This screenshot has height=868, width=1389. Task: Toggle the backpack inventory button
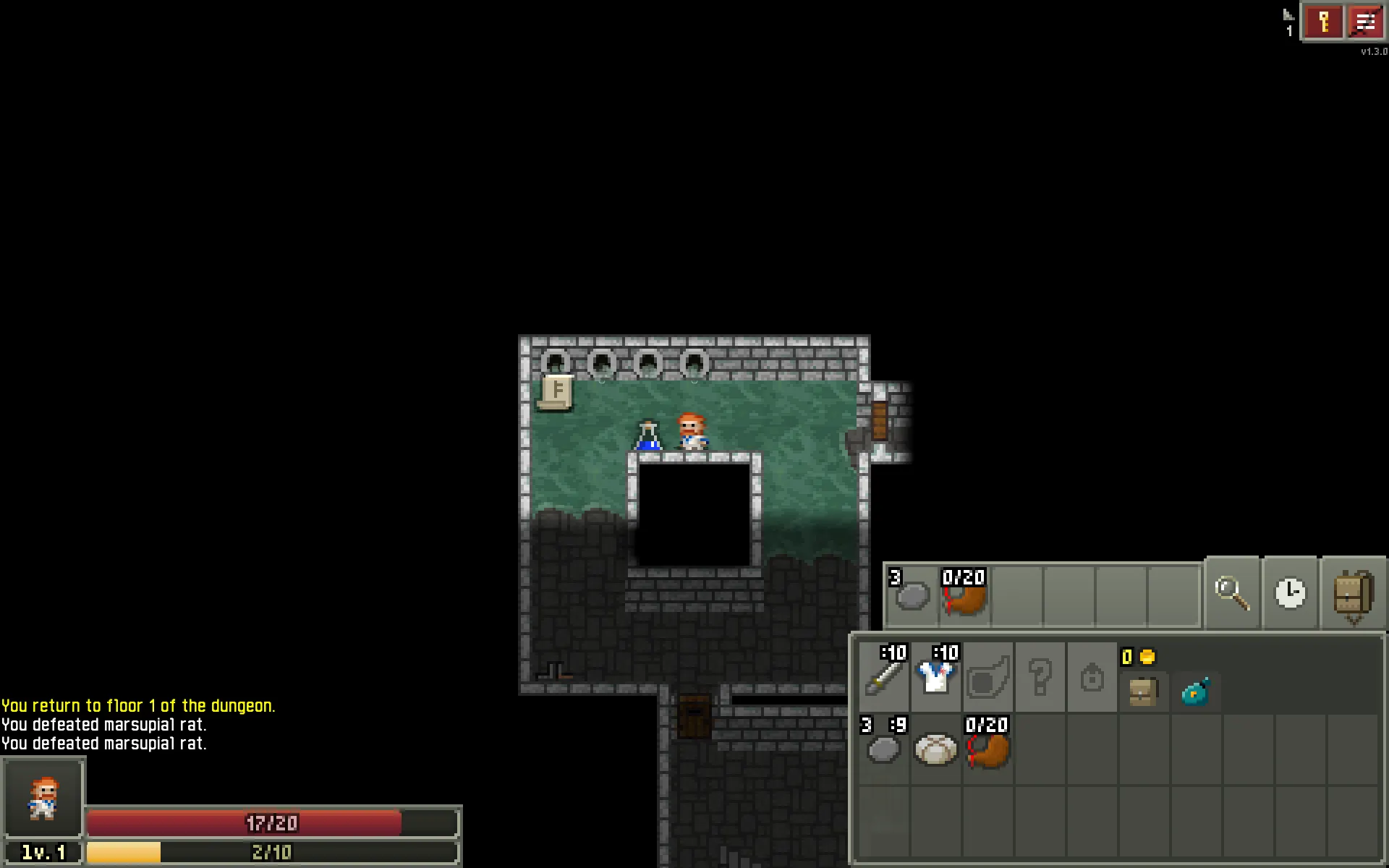[1353, 594]
